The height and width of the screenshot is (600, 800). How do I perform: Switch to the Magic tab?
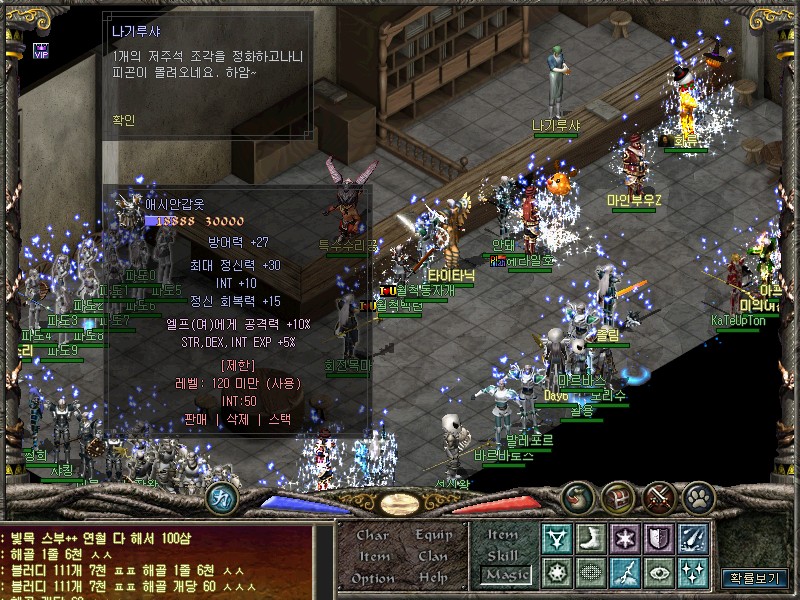pyautogui.click(x=504, y=575)
